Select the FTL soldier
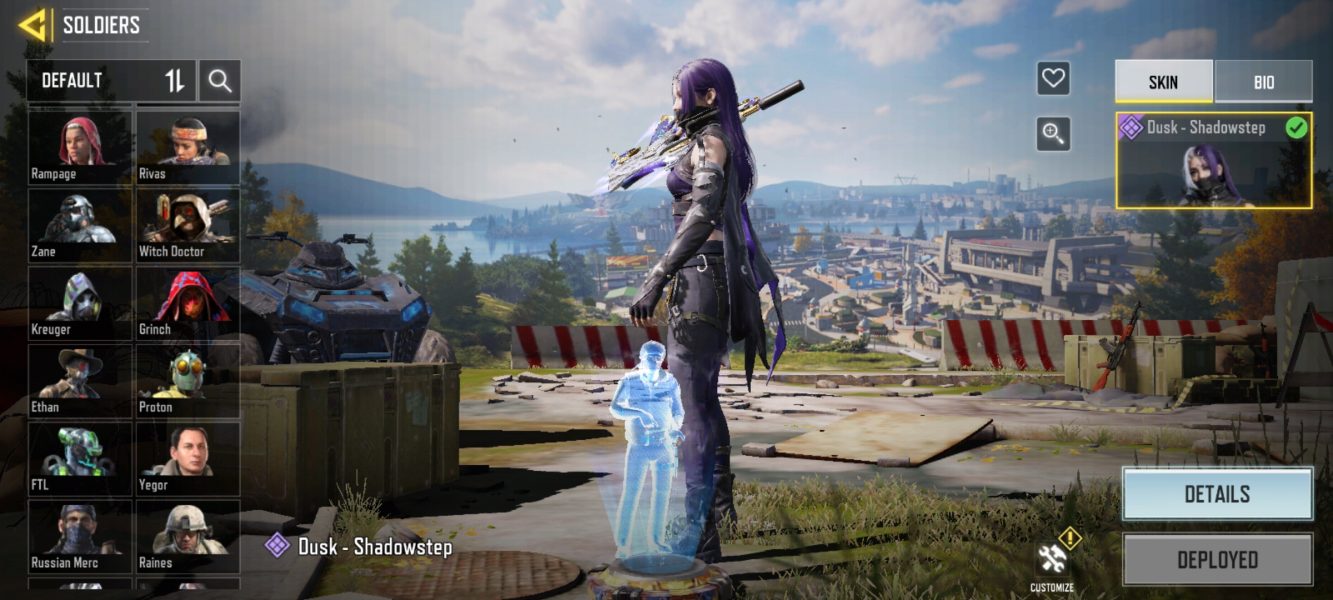Viewport: 1333px width, 600px height. coord(80,458)
